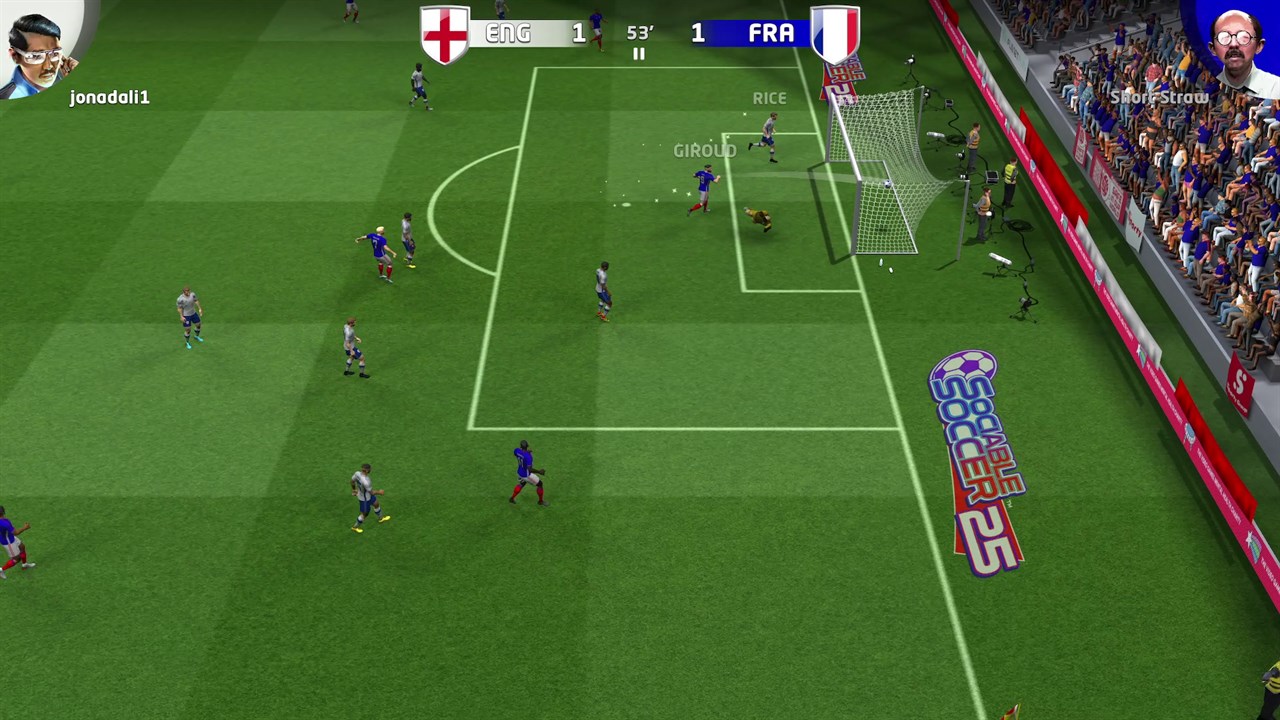
Task: Select the jonadali1 player avatar
Action: pyautogui.click(x=40, y=50)
